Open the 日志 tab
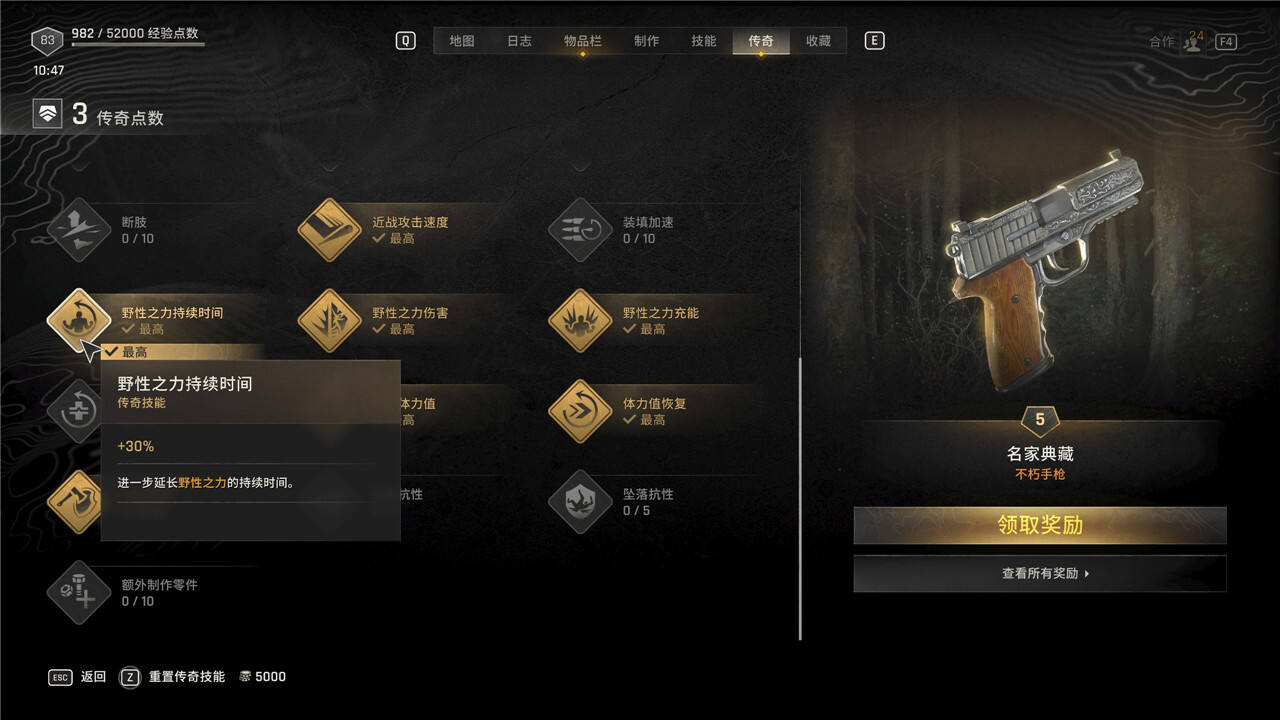The width and height of the screenshot is (1280, 720). pos(519,41)
